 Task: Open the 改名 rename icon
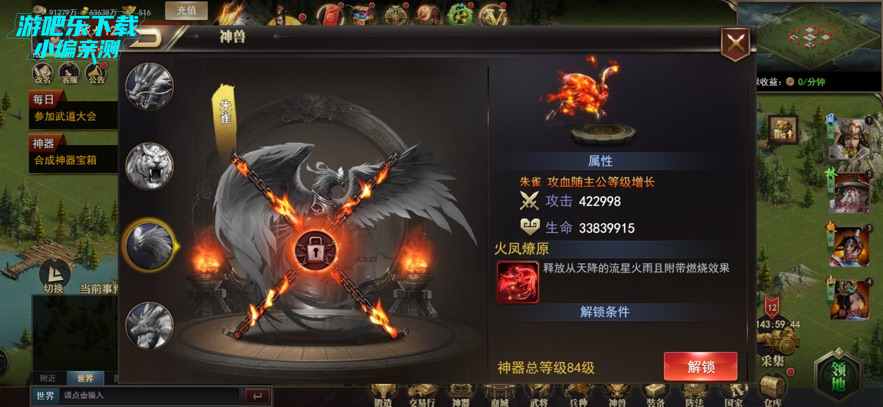[42, 73]
